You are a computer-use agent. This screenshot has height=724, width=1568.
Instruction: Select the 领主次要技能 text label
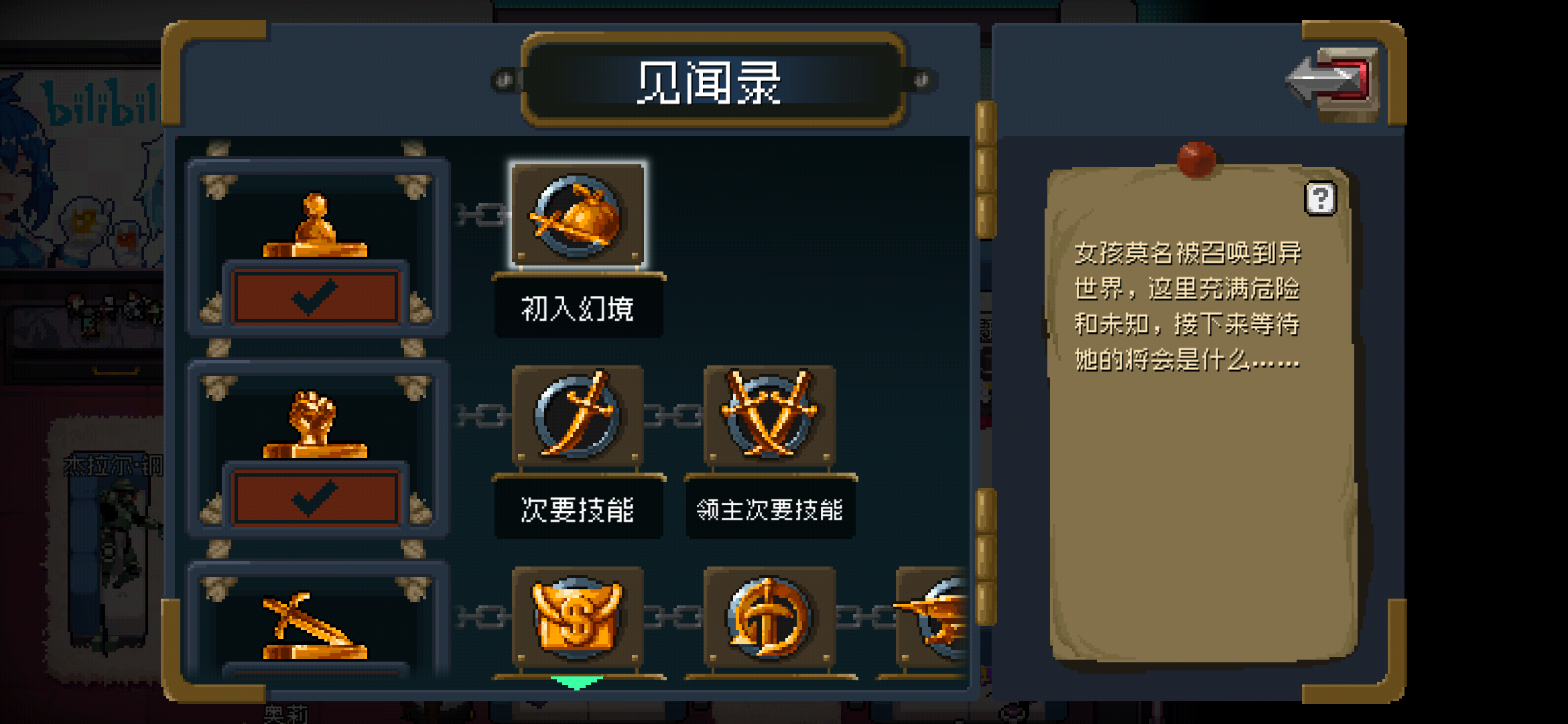point(769,509)
